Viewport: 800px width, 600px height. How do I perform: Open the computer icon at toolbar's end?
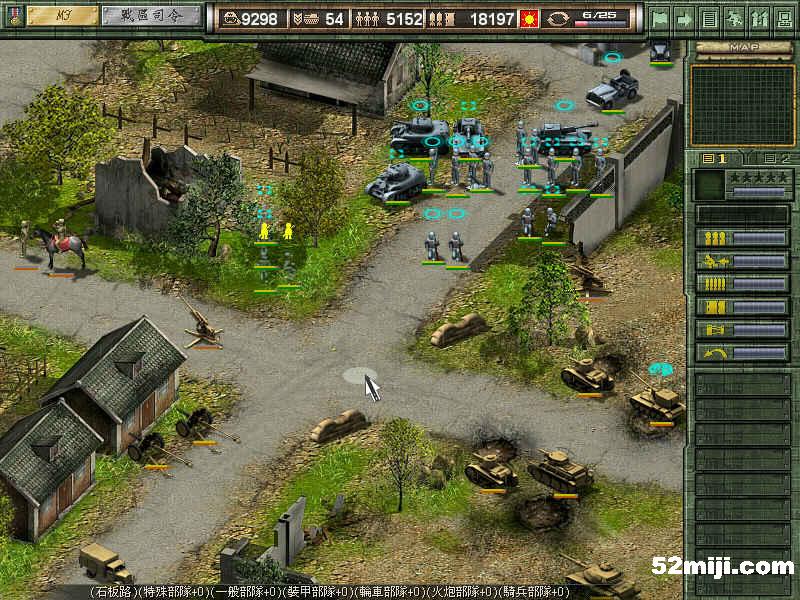click(783, 18)
